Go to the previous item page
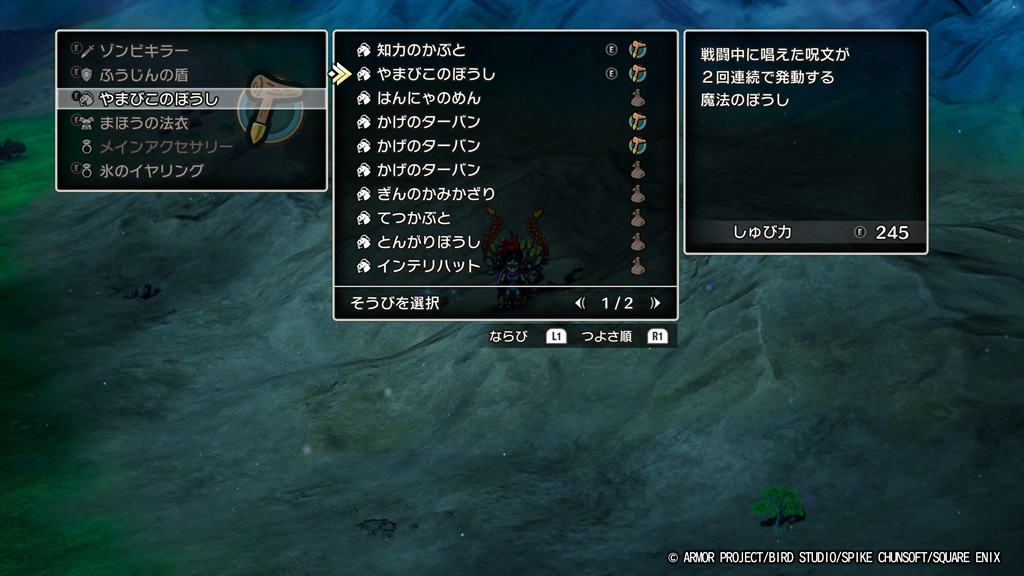 580,303
